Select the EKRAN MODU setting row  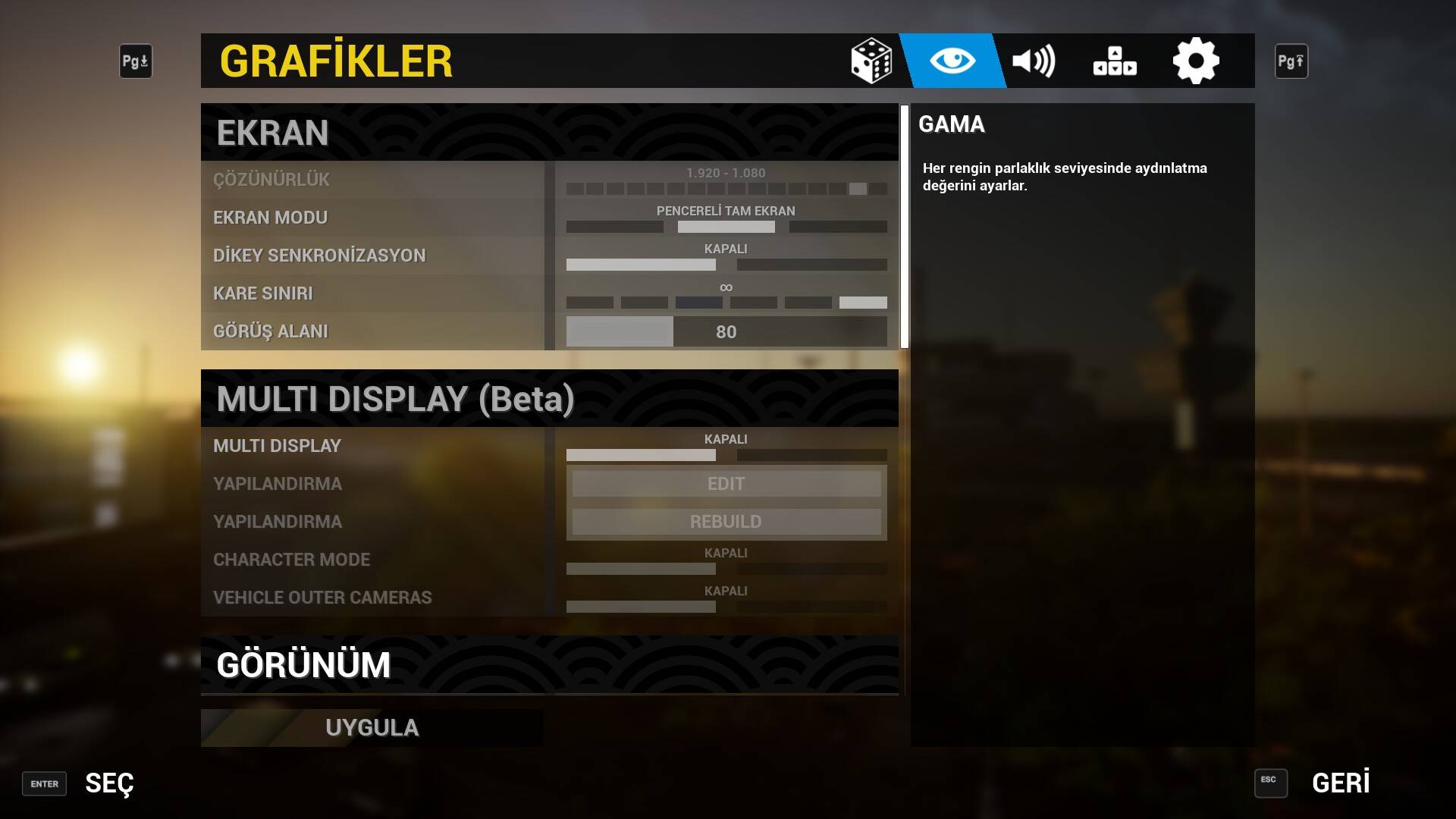(x=372, y=218)
